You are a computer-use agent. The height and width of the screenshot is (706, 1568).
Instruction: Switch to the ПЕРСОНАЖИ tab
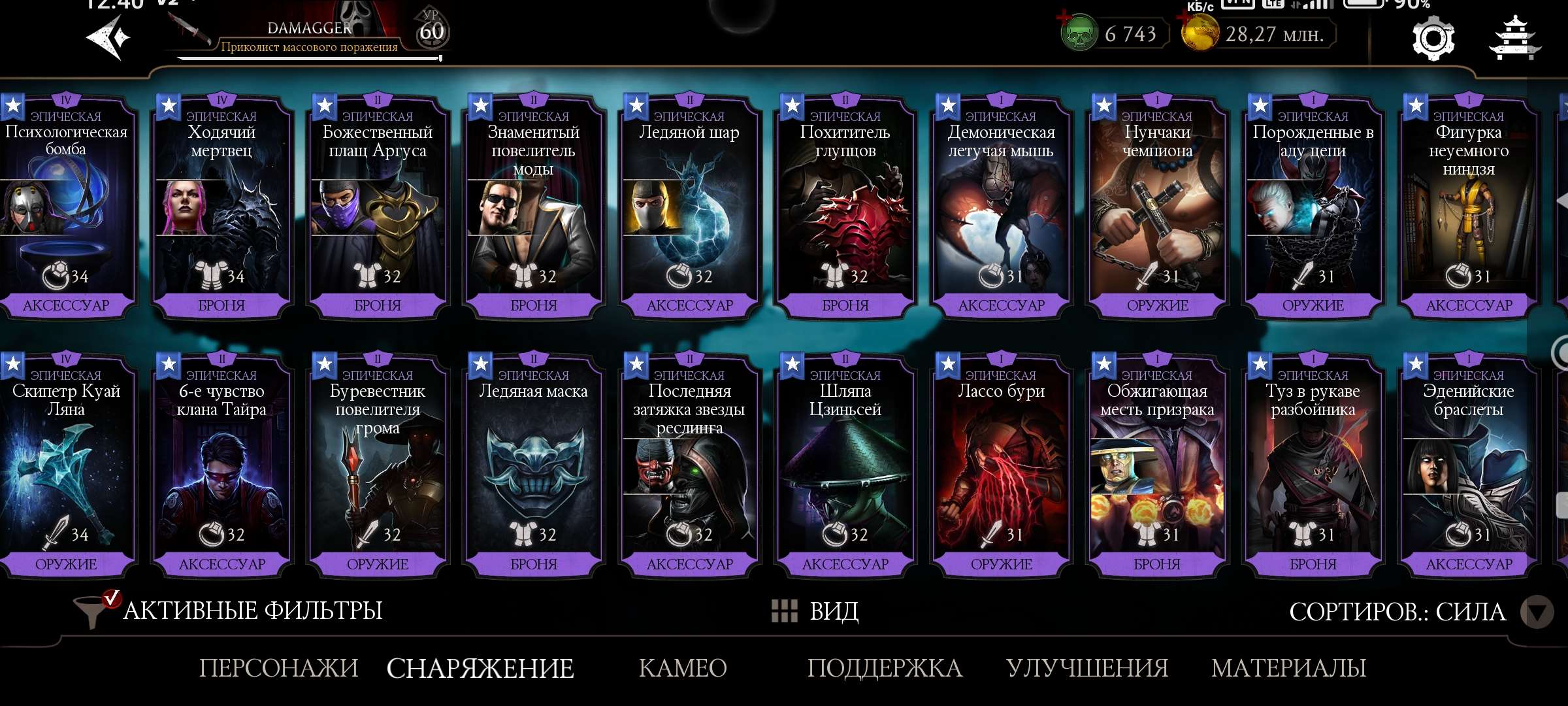[280, 668]
